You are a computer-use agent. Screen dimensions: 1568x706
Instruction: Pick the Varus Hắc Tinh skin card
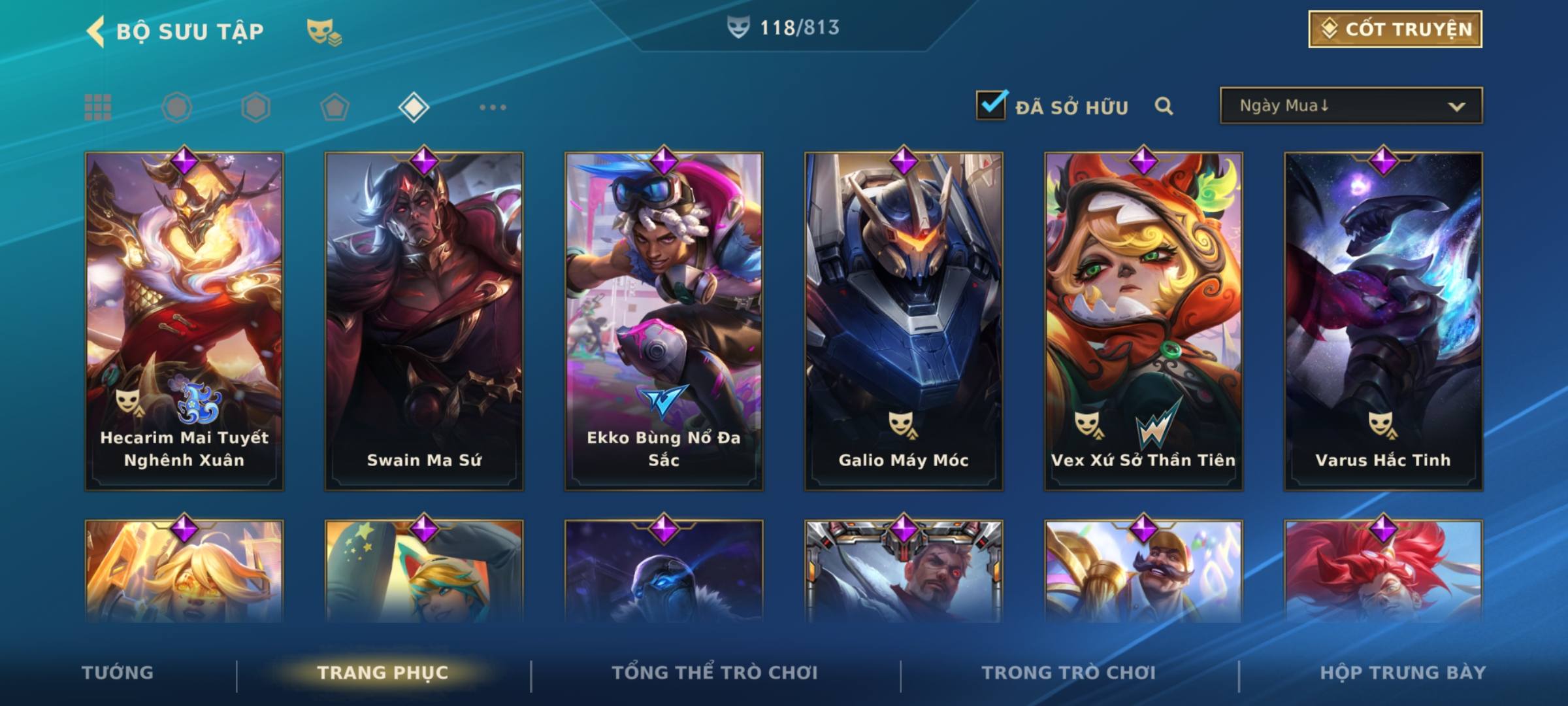click(1383, 320)
